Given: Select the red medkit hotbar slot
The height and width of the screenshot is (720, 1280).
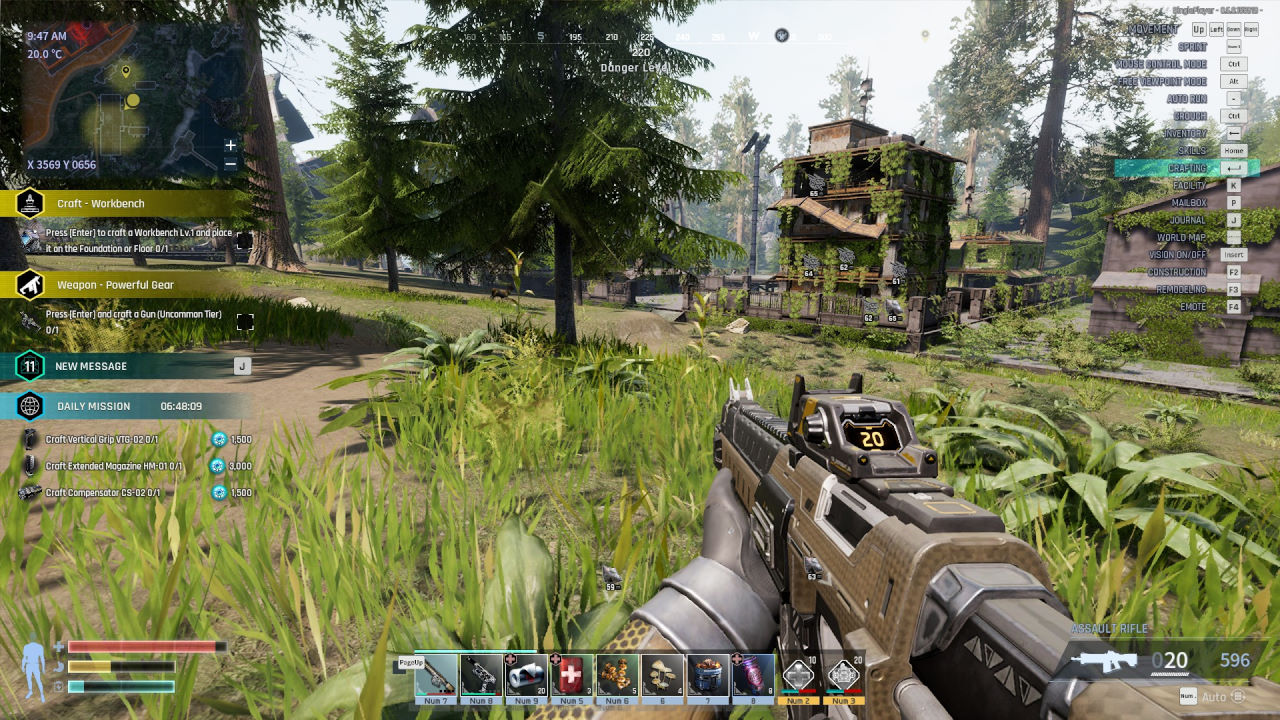Looking at the screenshot, I should point(571,675).
